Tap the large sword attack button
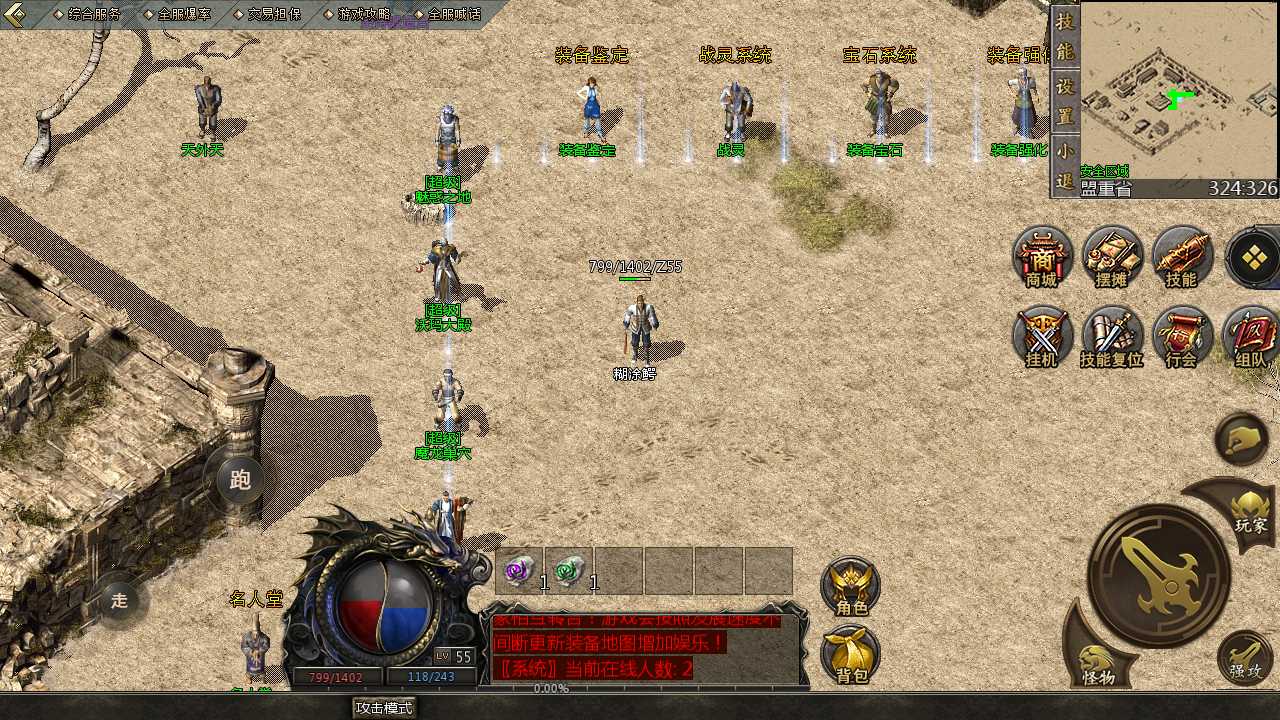 (x=1159, y=575)
